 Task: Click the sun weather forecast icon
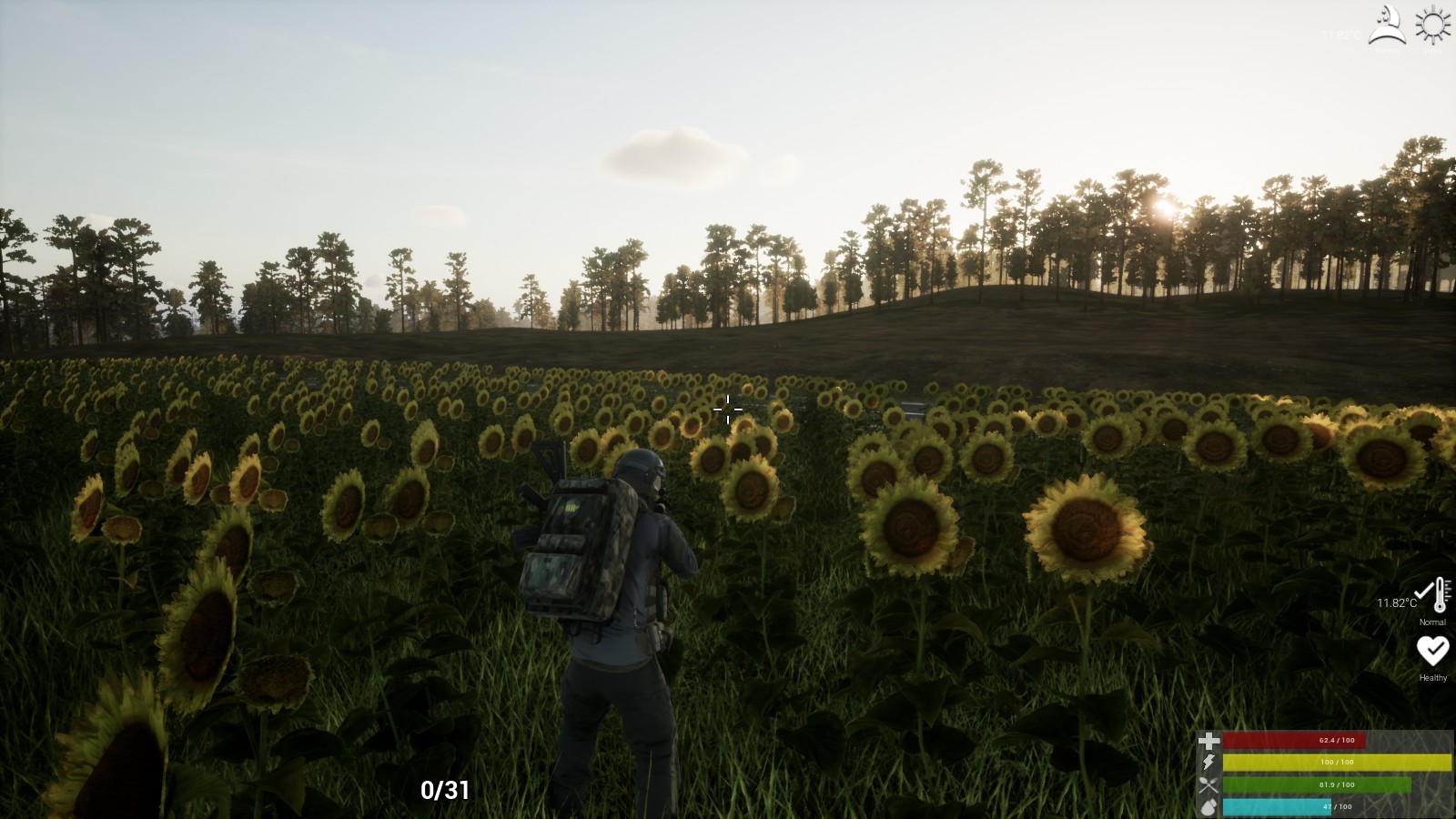(1432, 24)
